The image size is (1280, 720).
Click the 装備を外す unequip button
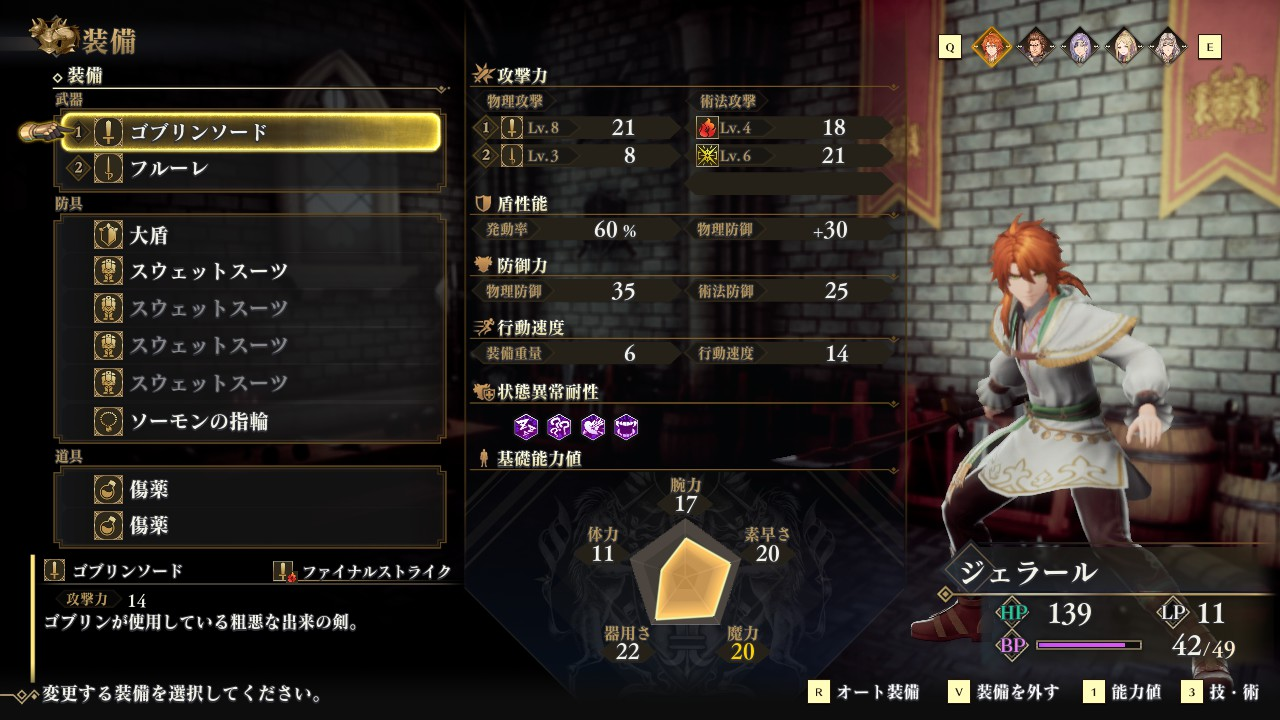pyautogui.click(x=1004, y=692)
